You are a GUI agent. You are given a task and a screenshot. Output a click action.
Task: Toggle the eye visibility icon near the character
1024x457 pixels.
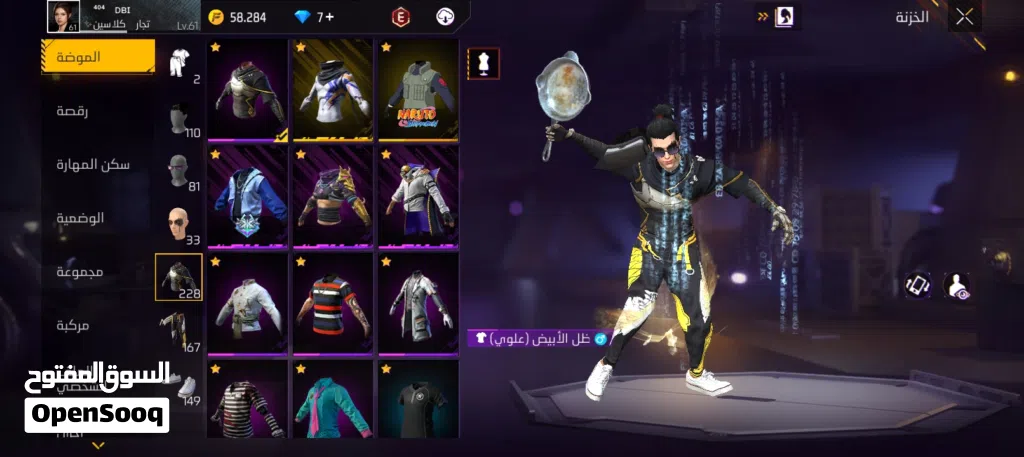pyautogui.click(x=956, y=286)
